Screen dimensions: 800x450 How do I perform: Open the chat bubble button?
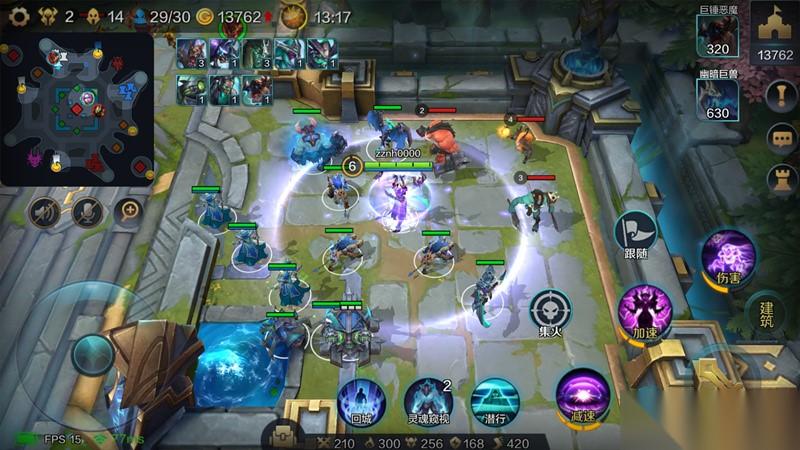[780, 137]
